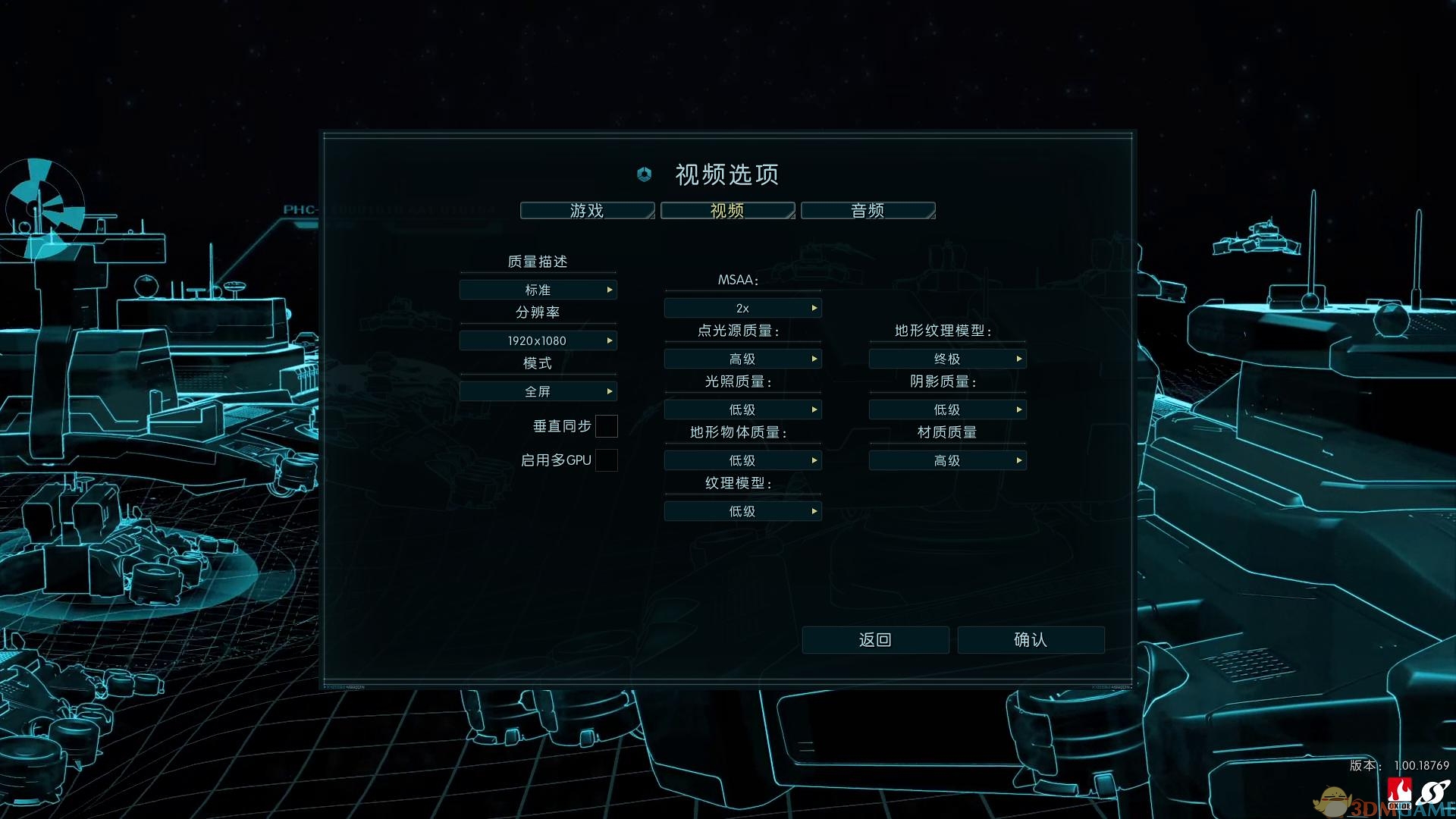This screenshot has height=819, width=1456.
Task: Switch to the 游戏 tab
Action: click(x=588, y=210)
